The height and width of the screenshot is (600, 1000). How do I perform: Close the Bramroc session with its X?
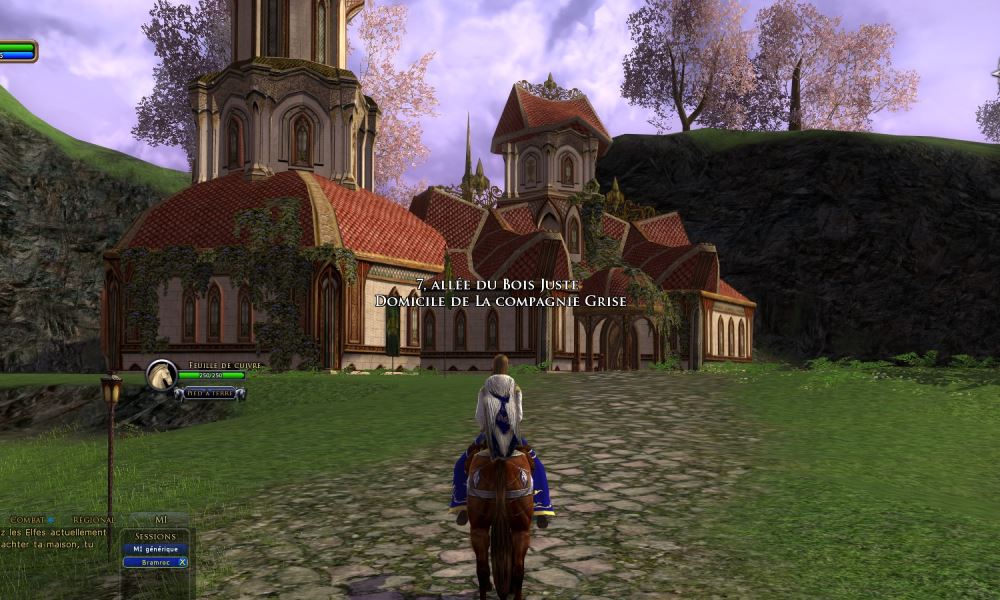182,562
